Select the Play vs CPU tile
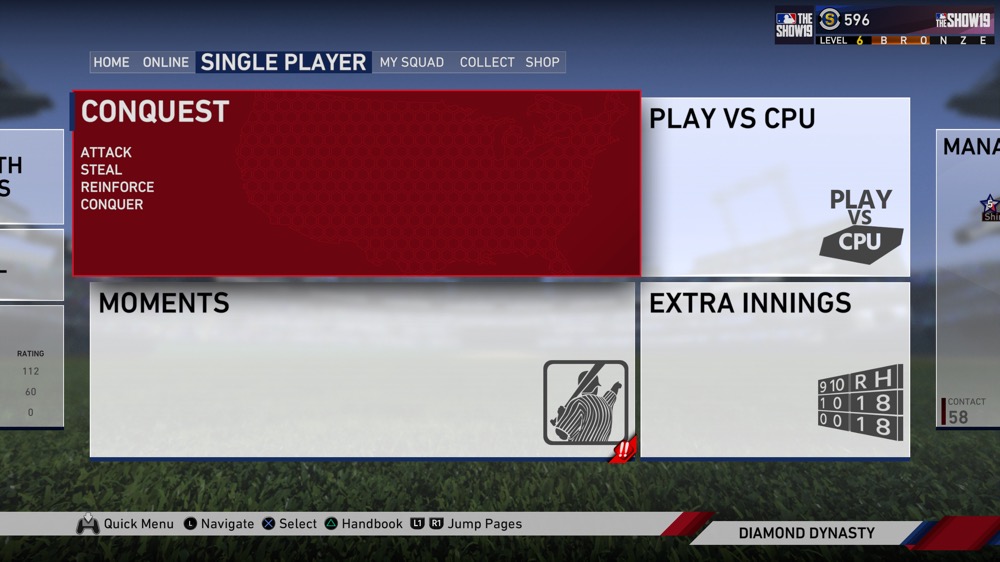Viewport: 1000px width, 562px height. click(775, 186)
